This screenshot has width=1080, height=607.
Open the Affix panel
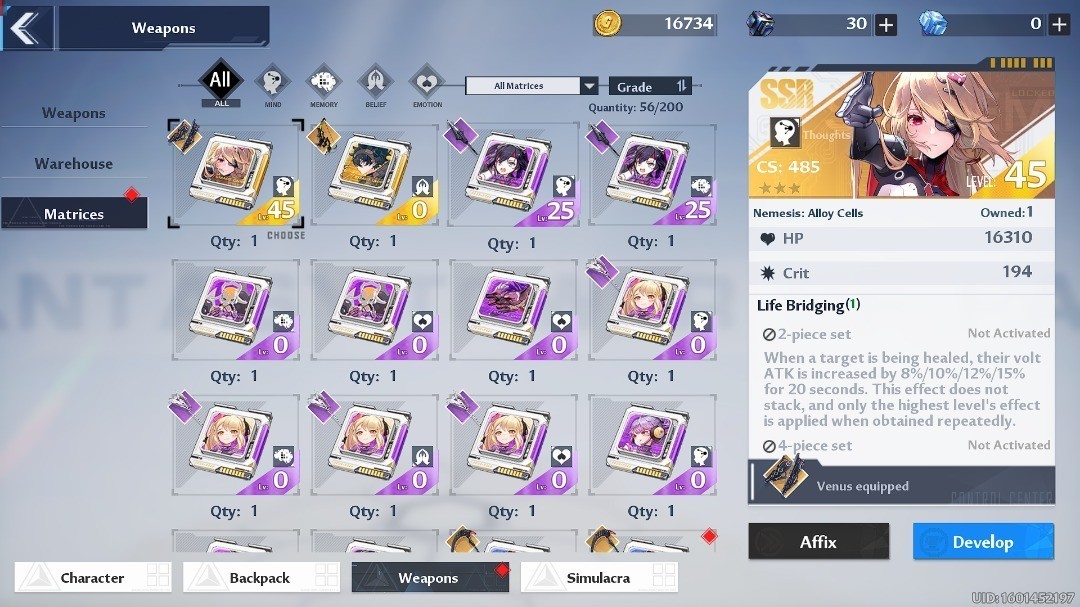click(818, 541)
